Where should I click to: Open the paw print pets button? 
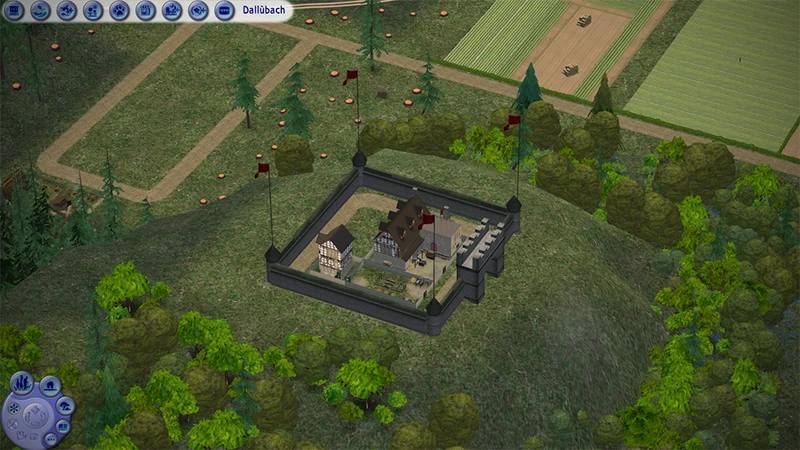coord(120,11)
